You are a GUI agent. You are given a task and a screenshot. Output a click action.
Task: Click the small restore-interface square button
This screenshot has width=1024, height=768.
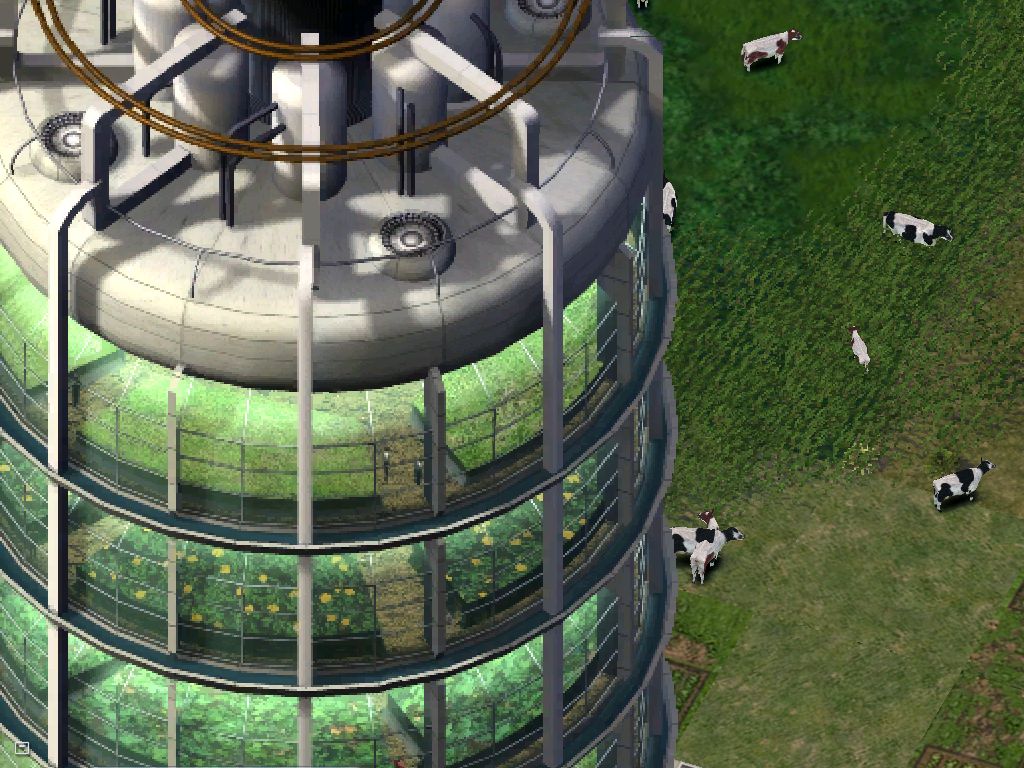22,747
